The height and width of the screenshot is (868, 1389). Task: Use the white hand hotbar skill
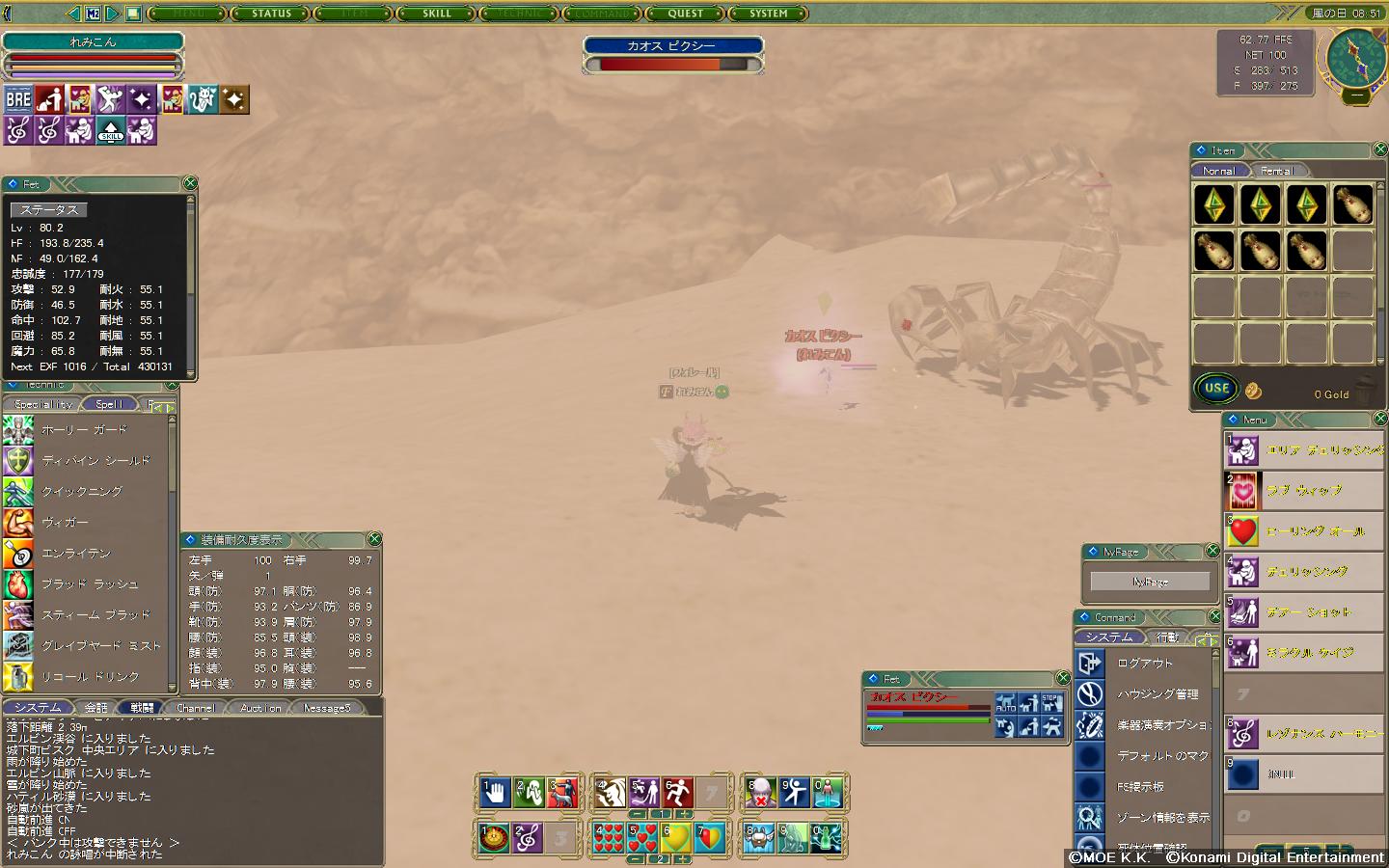[x=496, y=794]
